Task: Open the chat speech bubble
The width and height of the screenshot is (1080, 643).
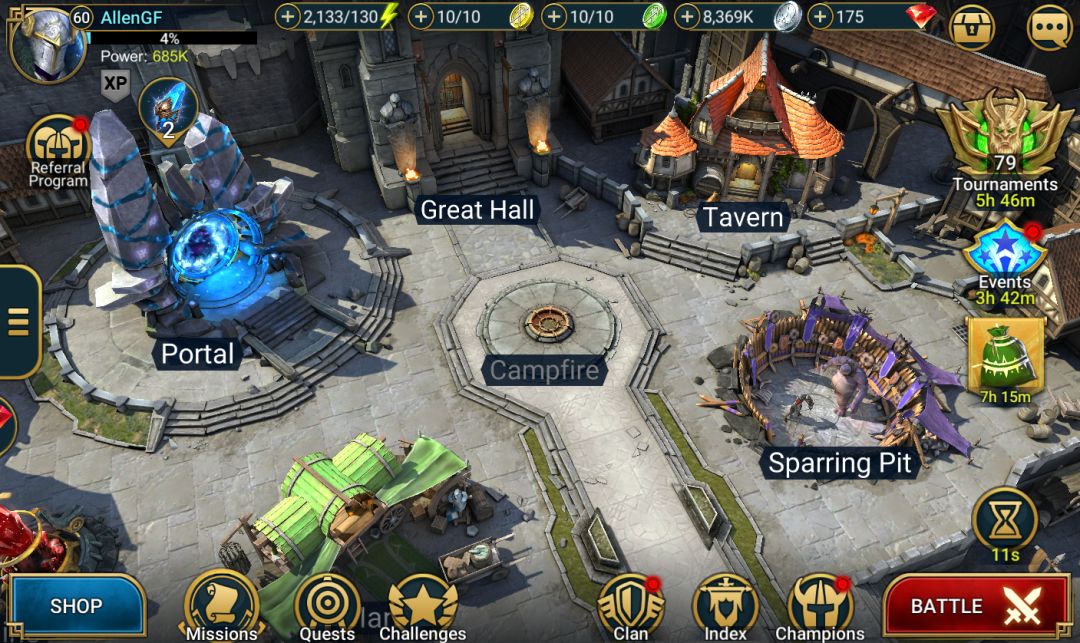Action: (1049, 27)
